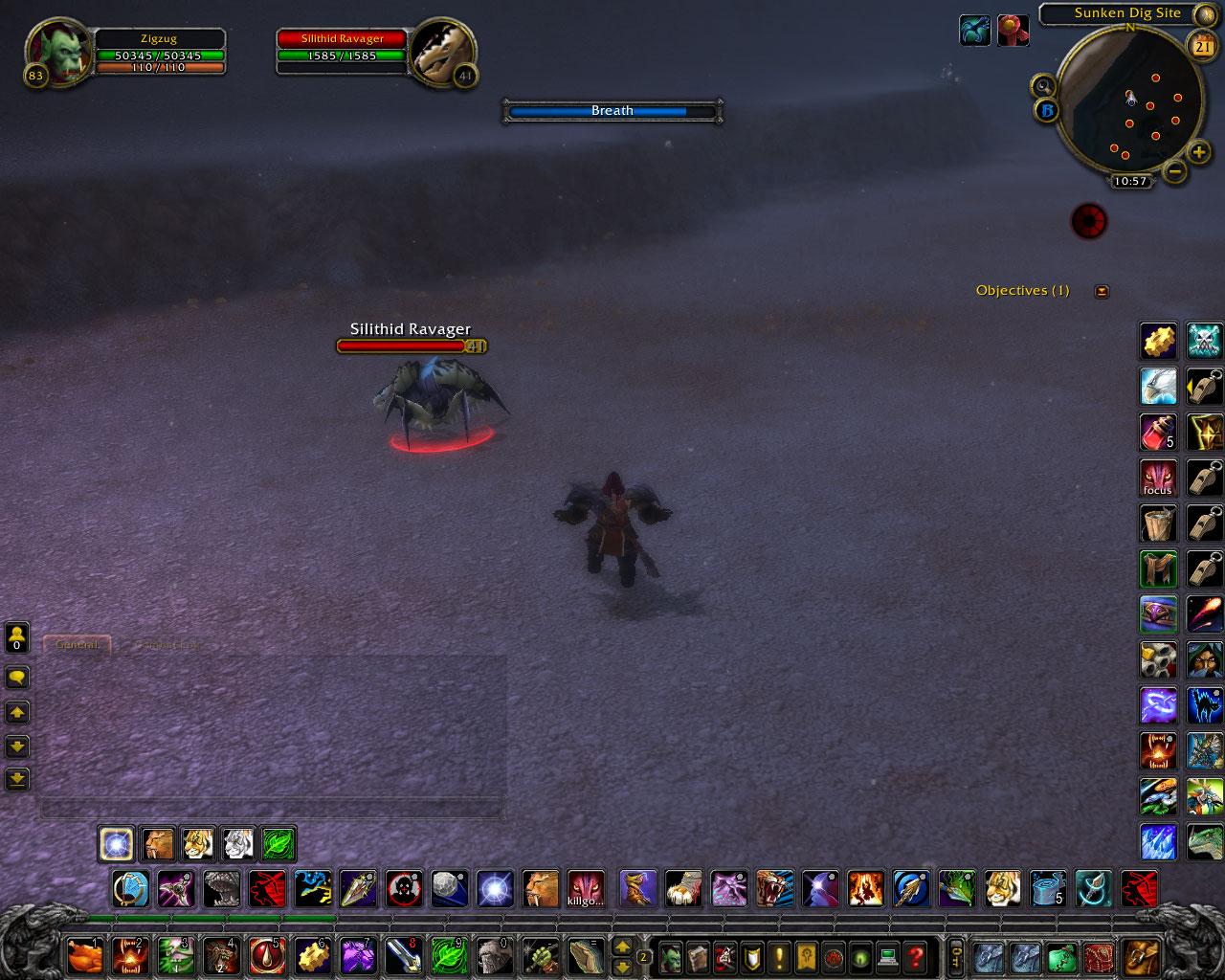
Task: Click the blue Breath bar
Action: click(612, 111)
